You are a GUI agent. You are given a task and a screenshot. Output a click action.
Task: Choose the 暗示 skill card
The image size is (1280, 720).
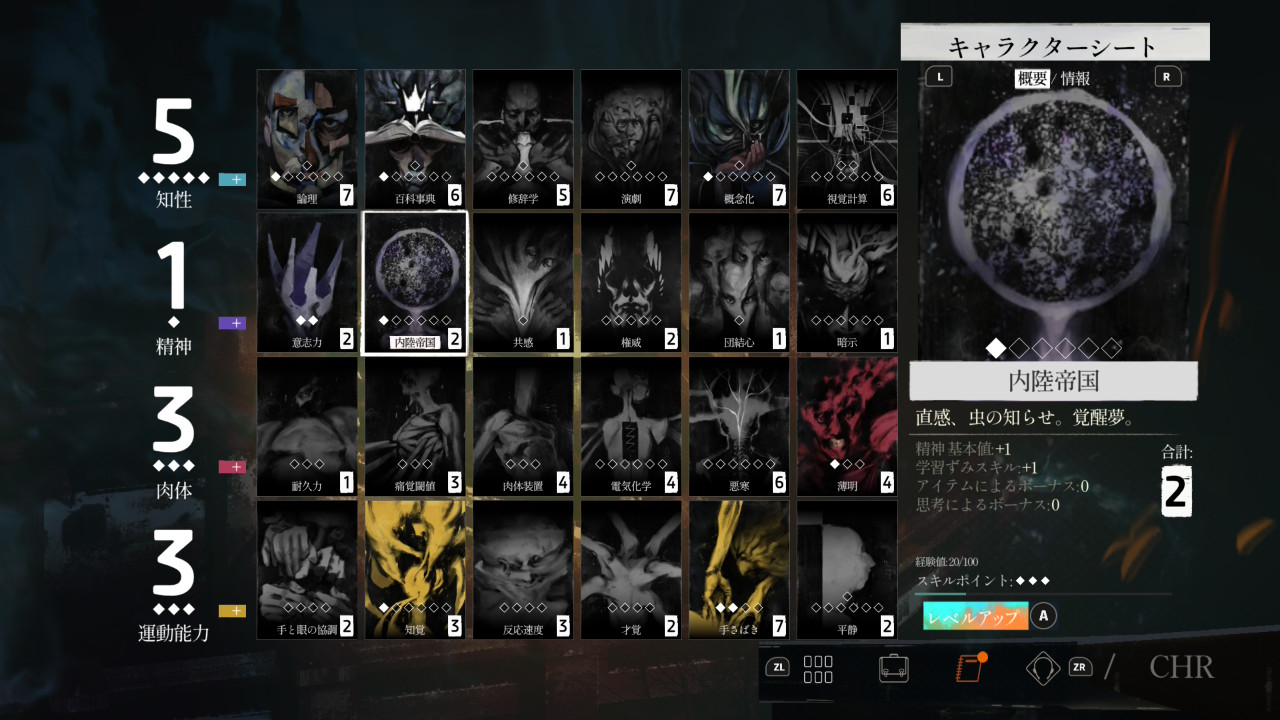tap(846, 282)
